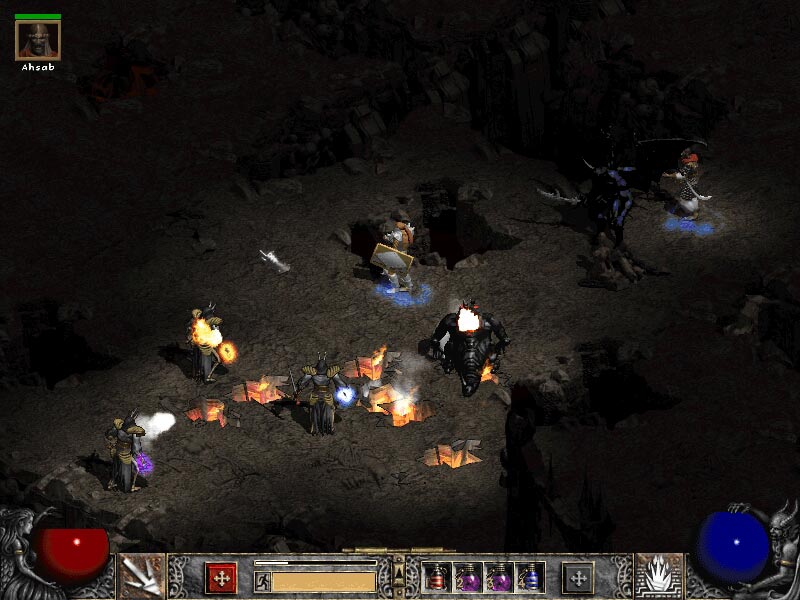Image resolution: width=800 pixels, height=600 pixels.
Task: Expand the mini panel arrow button
Action: click(399, 572)
